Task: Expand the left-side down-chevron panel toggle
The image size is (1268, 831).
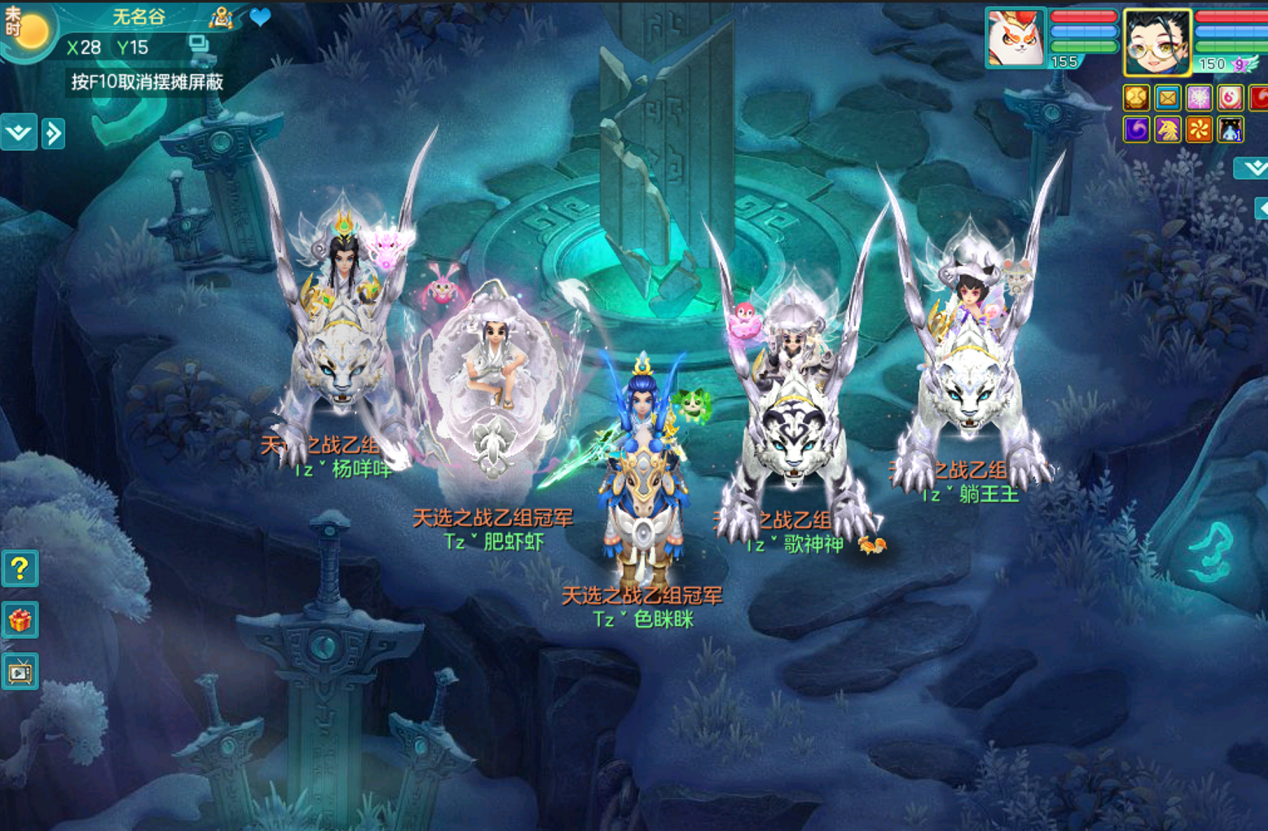Action: click(x=18, y=132)
